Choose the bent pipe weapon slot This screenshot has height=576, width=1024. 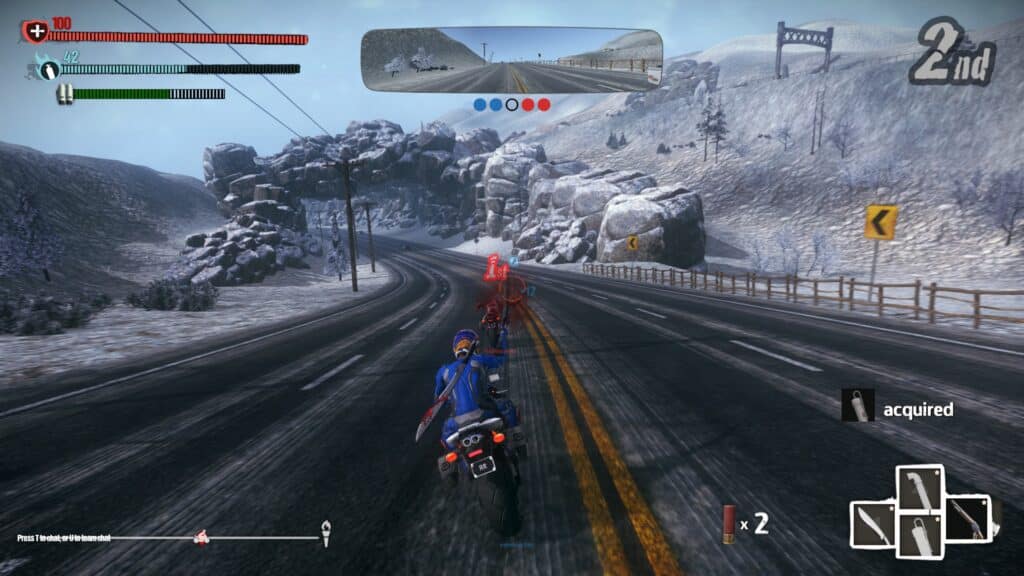pos(920,489)
